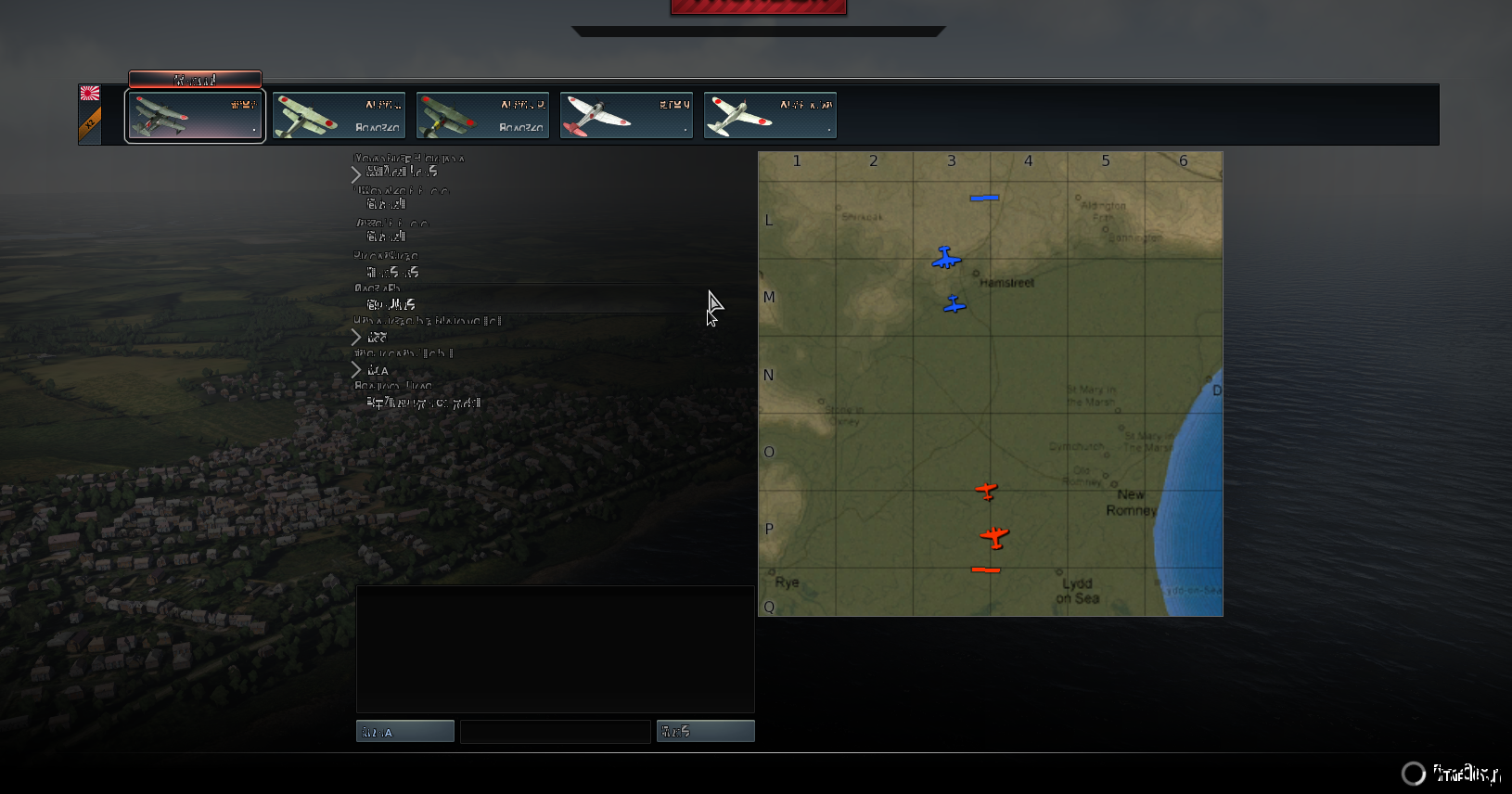Pick the white monoplane with red tail

[626, 115]
